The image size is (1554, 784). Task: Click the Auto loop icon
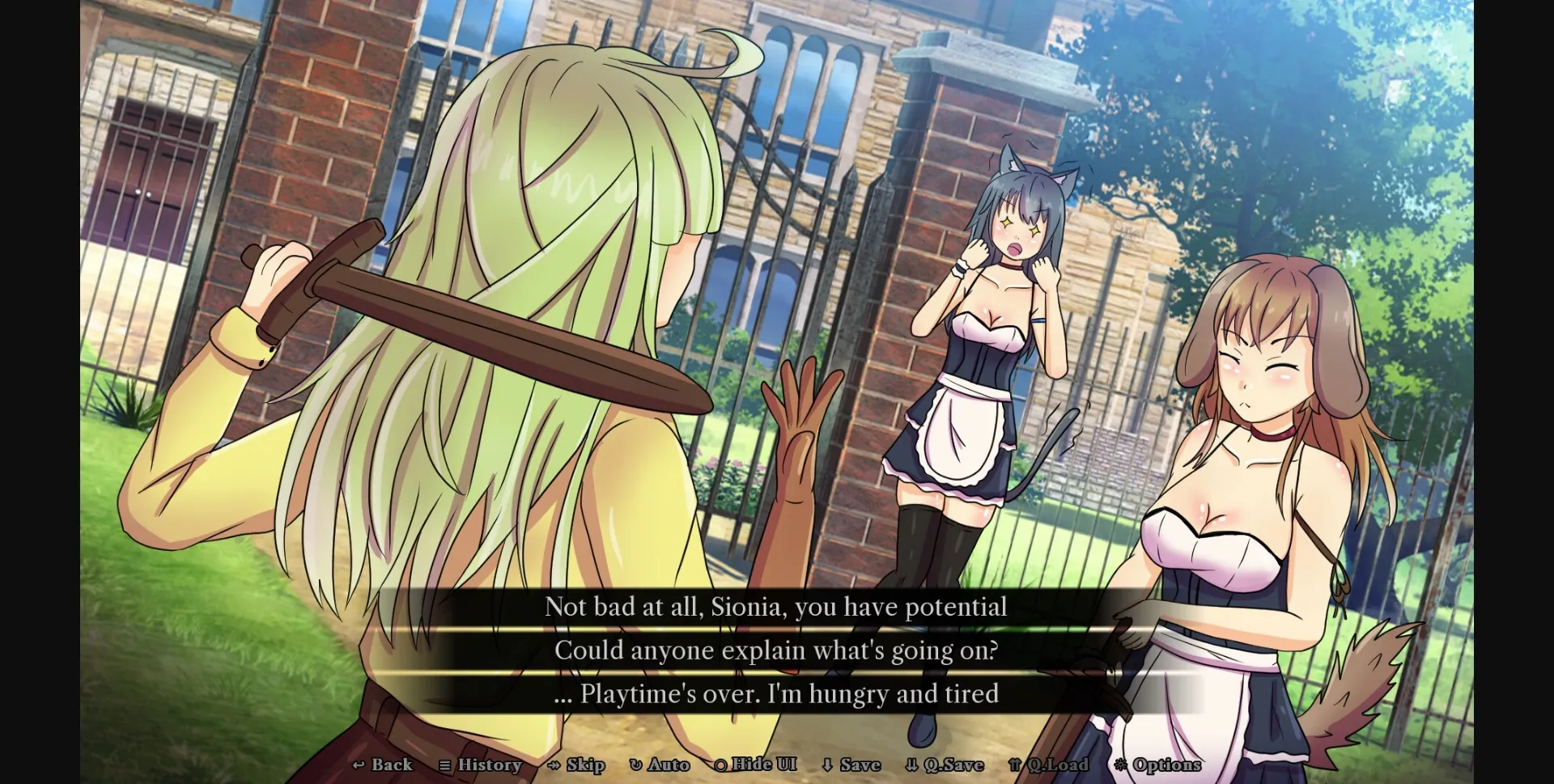pyautogui.click(x=635, y=765)
